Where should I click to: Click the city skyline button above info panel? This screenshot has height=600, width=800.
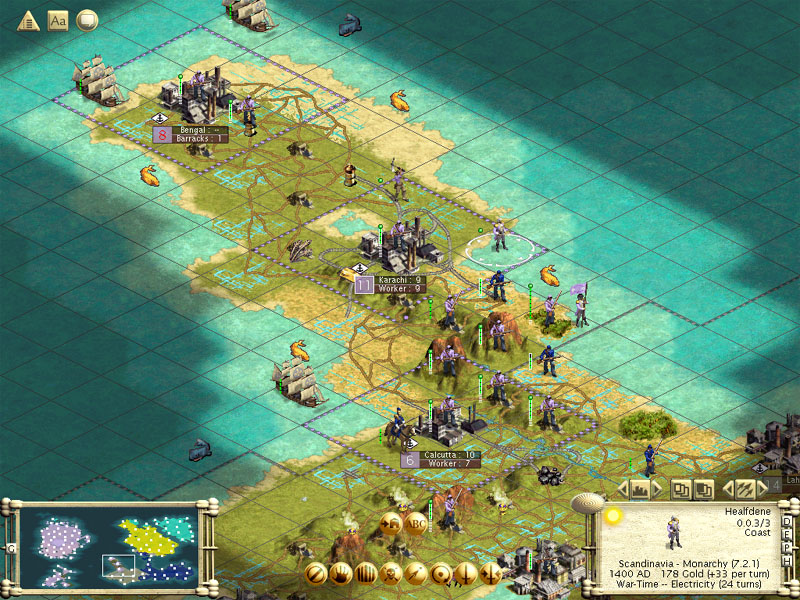639,489
